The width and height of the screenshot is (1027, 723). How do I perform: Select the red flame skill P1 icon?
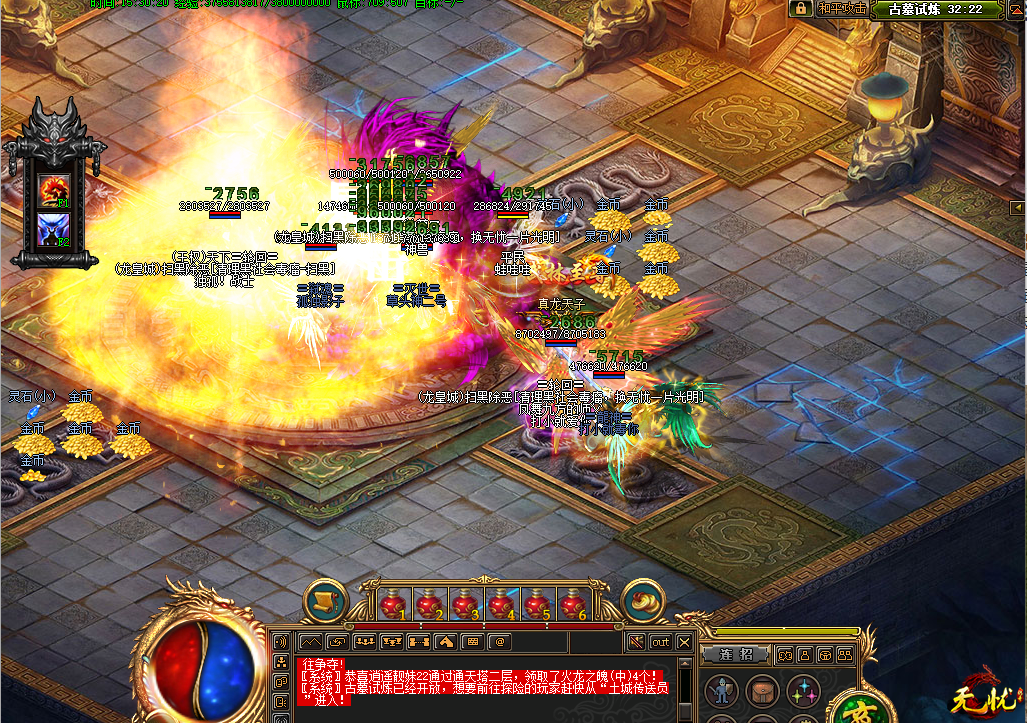(x=53, y=189)
